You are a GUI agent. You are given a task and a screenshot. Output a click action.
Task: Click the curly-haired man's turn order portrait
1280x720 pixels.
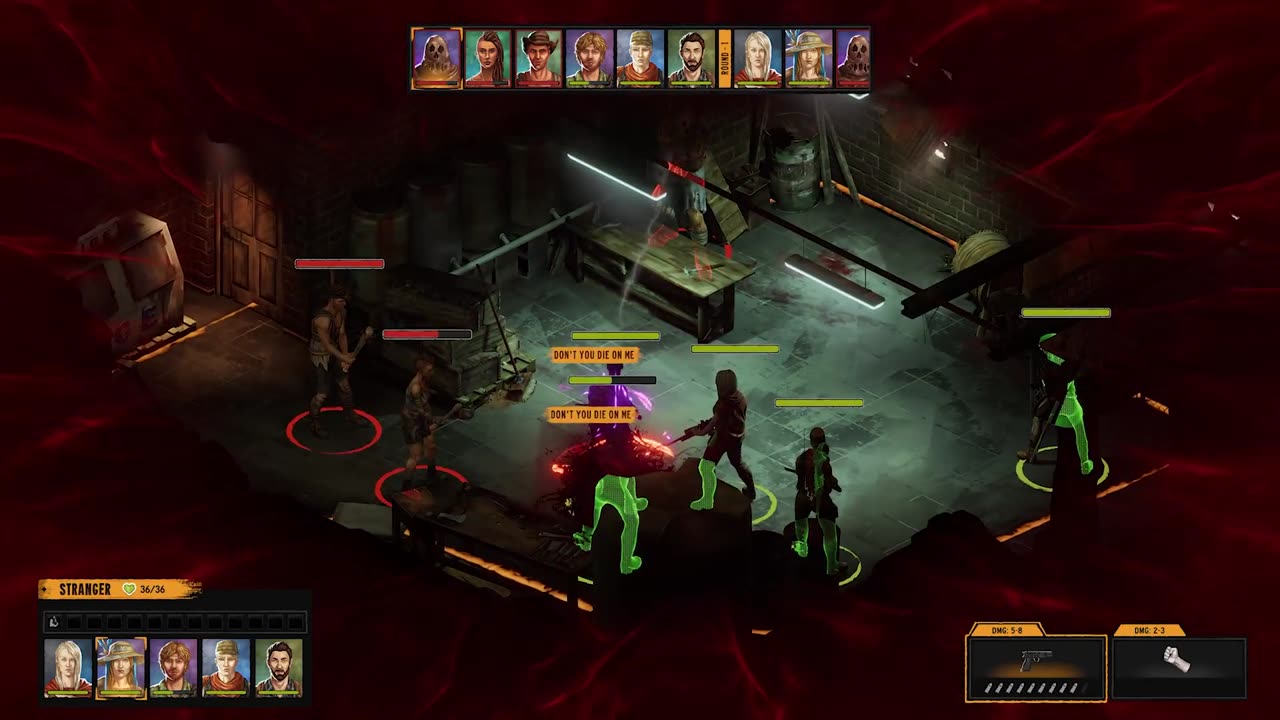tap(589, 58)
